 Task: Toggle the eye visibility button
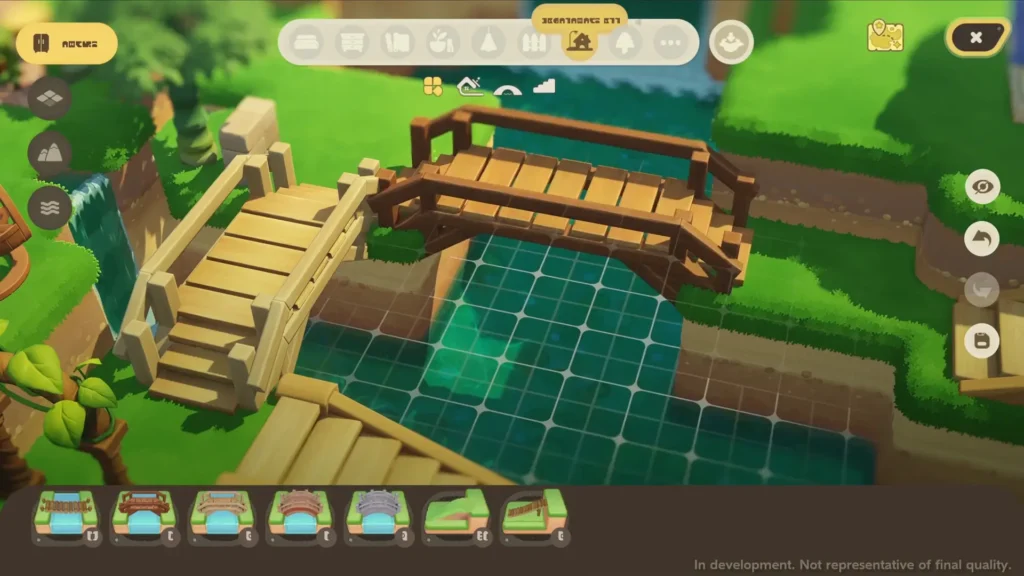point(982,187)
